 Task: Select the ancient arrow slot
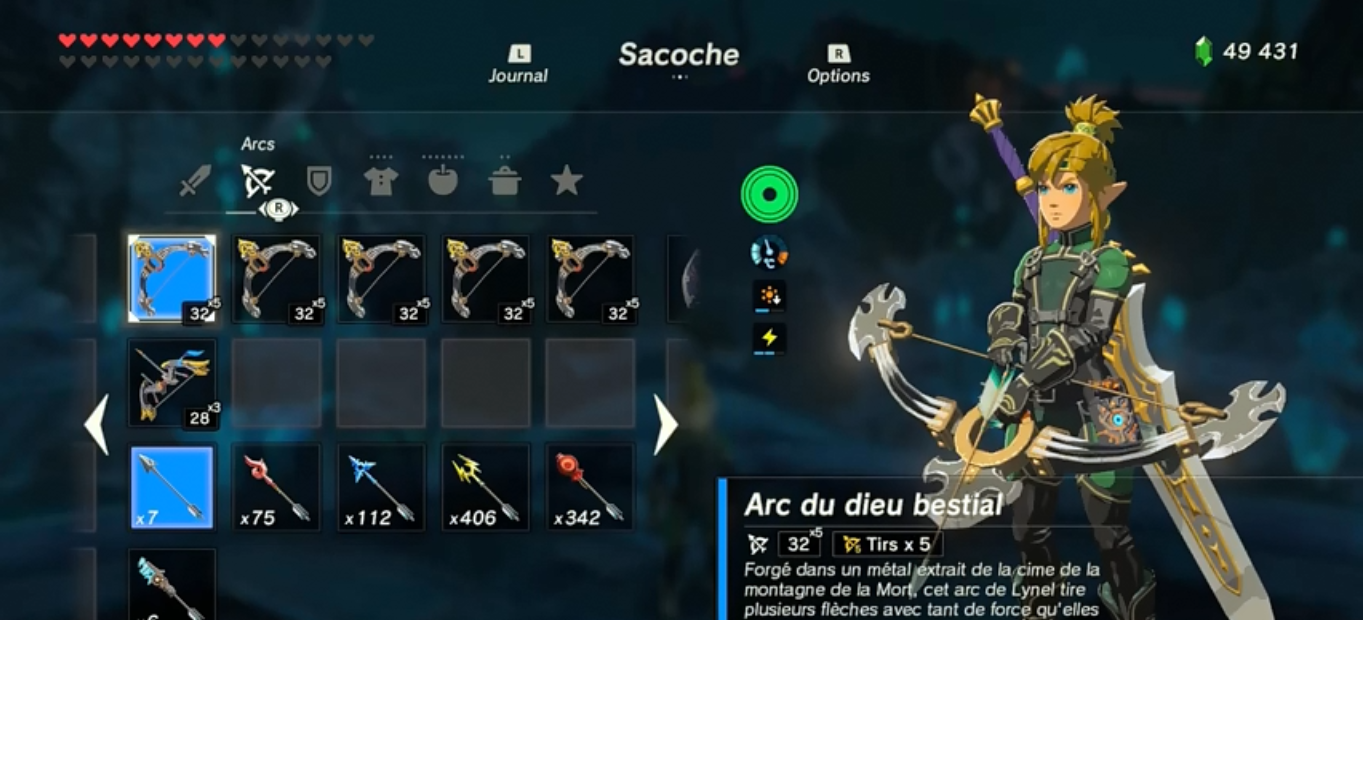[x=172, y=586]
